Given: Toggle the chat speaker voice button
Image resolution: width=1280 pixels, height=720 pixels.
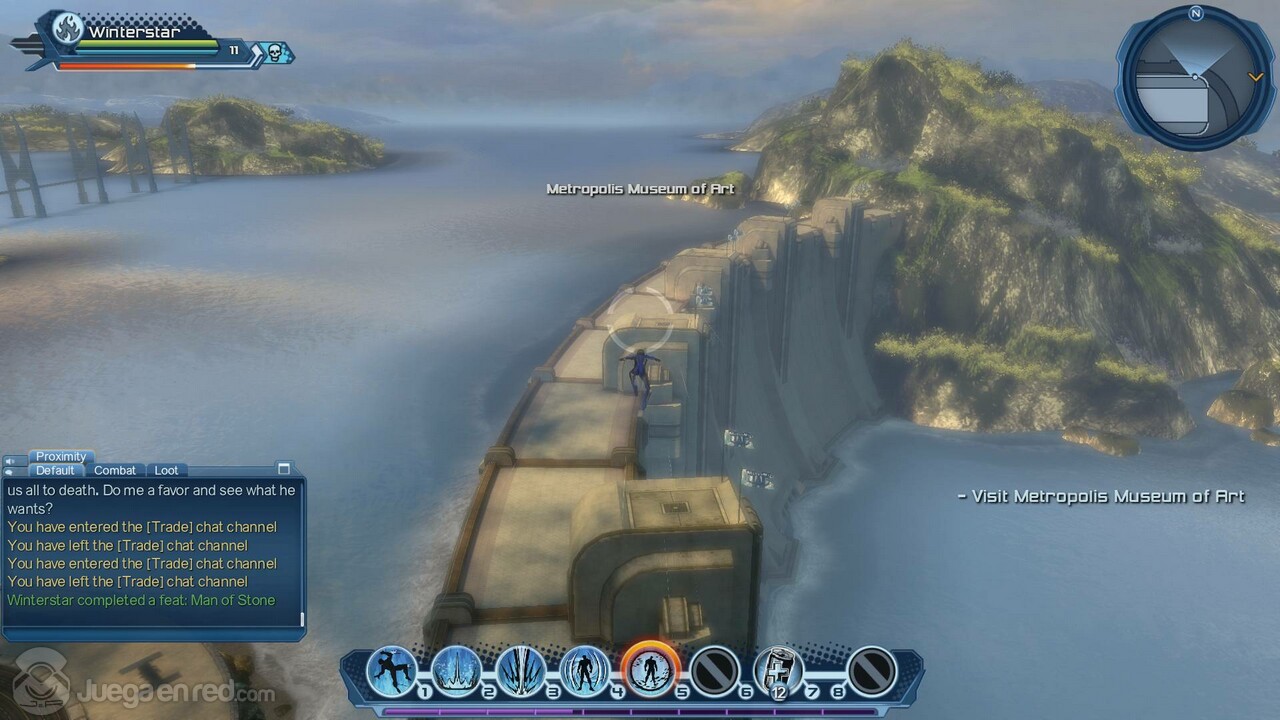Looking at the screenshot, I should pos(10,461).
